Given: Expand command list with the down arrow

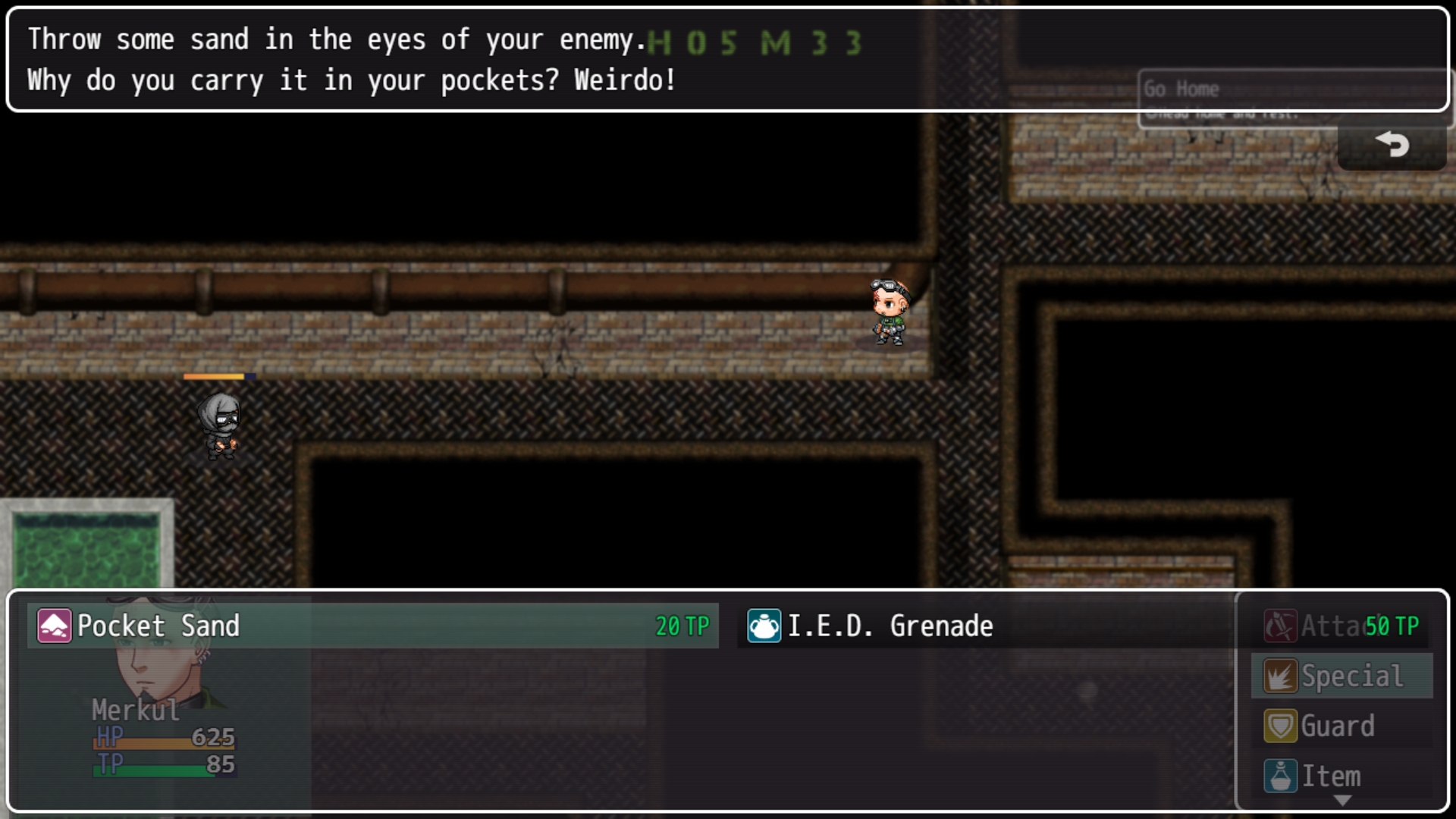Looking at the screenshot, I should pyautogui.click(x=1342, y=801).
